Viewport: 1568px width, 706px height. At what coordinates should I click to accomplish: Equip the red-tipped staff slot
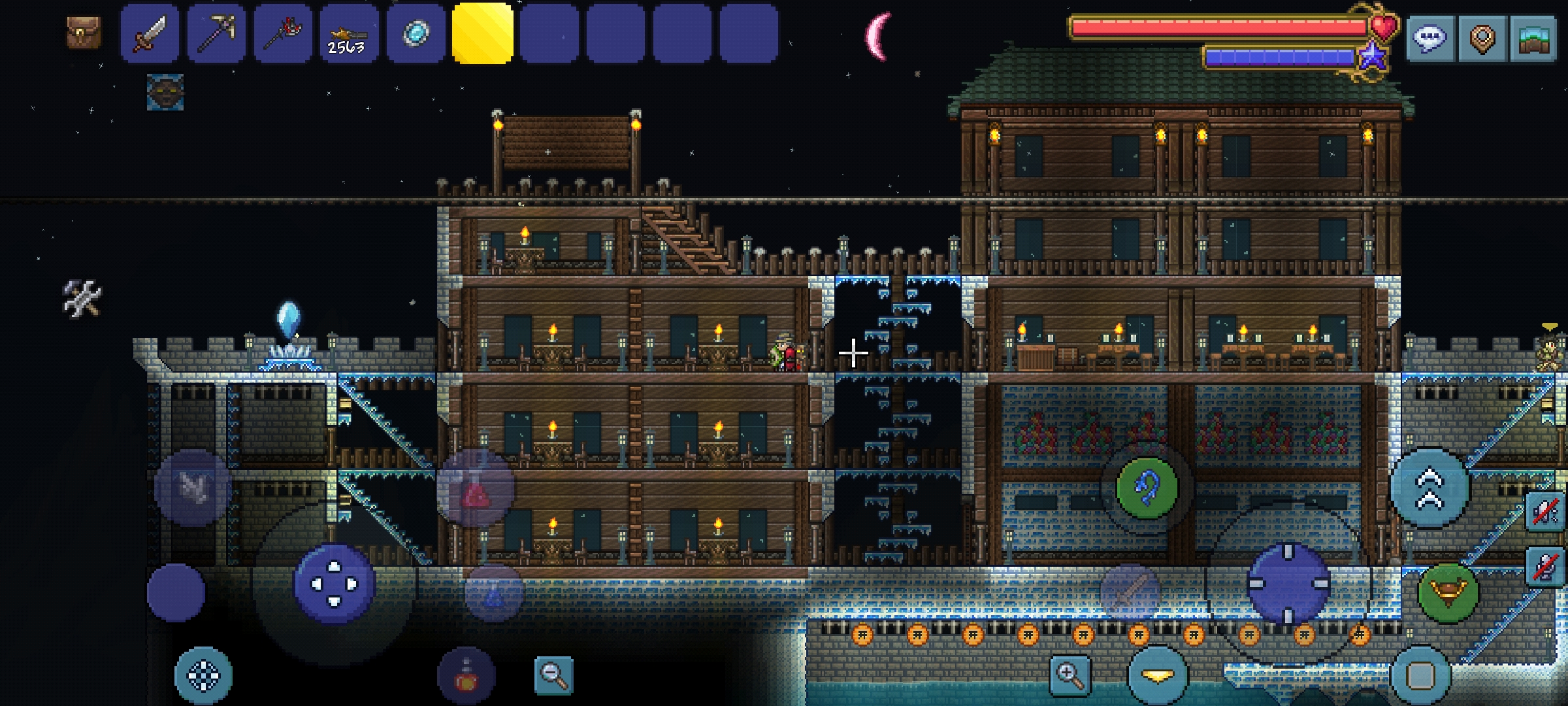[283, 33]
